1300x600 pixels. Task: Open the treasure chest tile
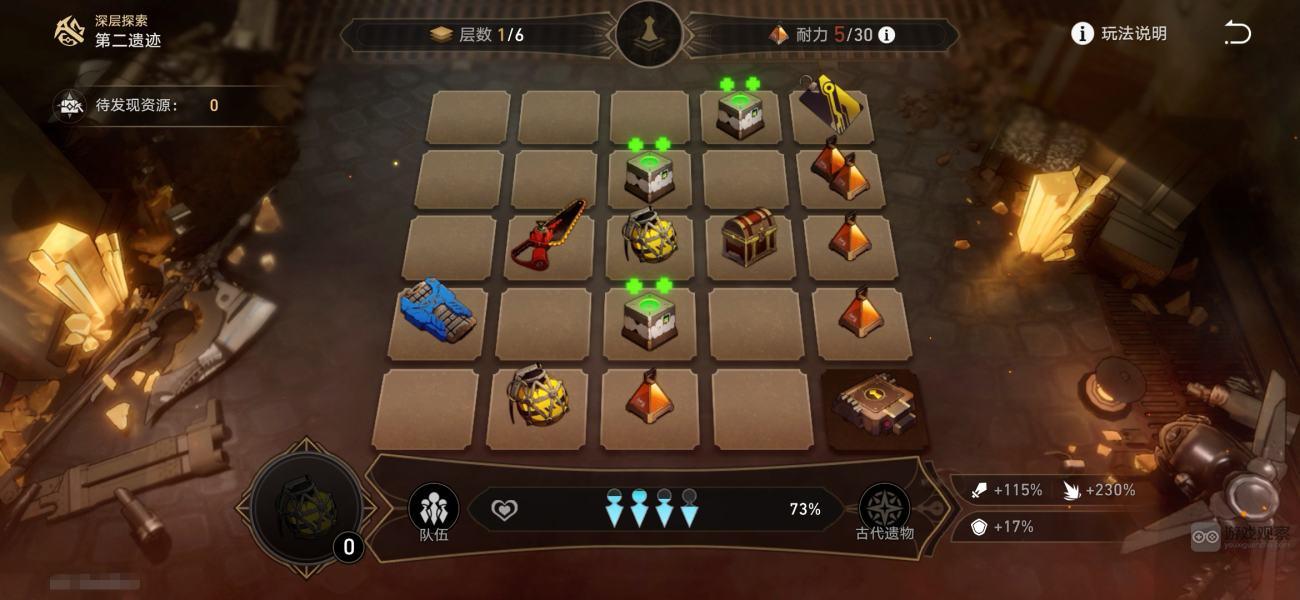[x=748, y=236]
